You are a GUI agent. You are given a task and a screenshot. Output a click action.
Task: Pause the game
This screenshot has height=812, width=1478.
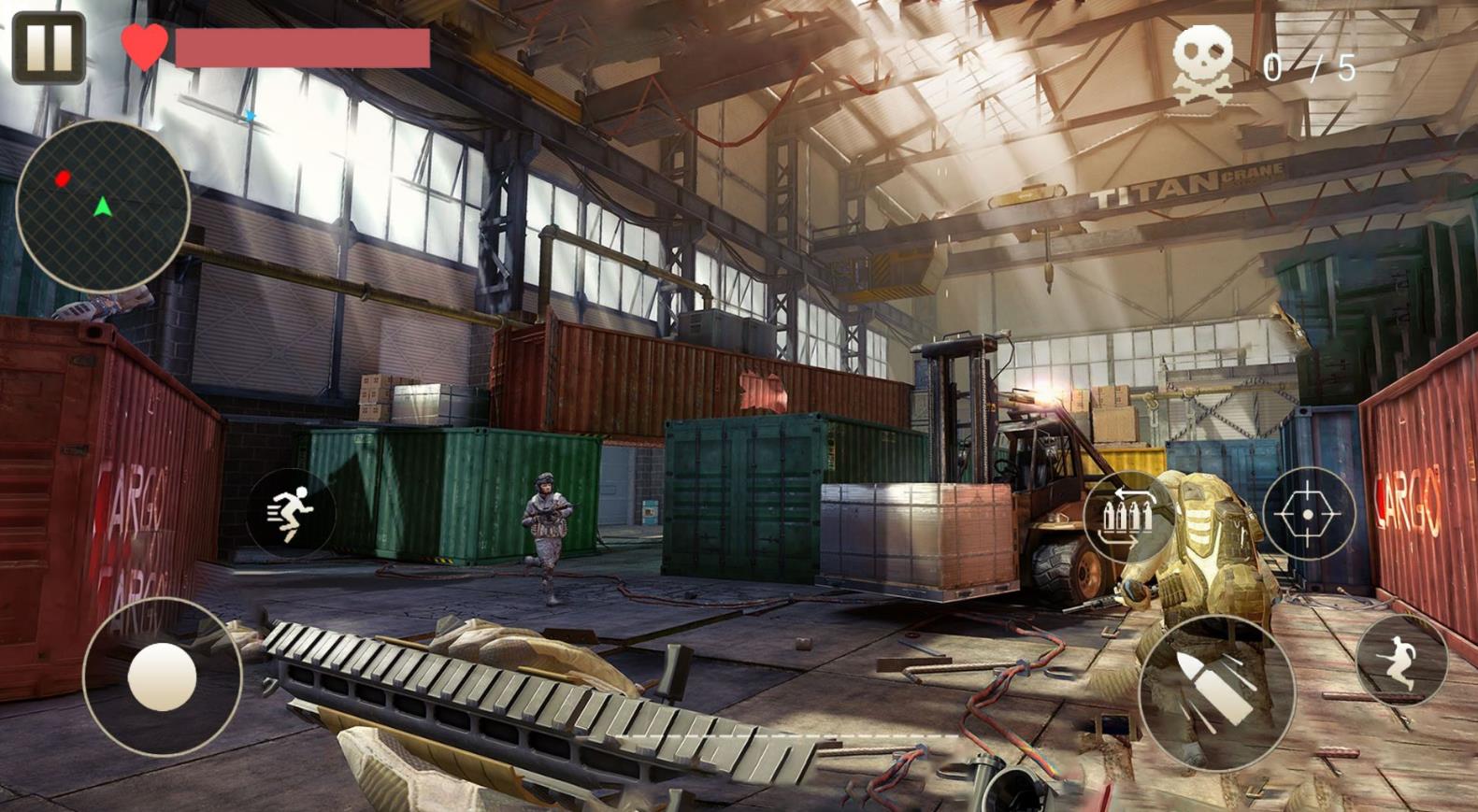pos(49,48)
